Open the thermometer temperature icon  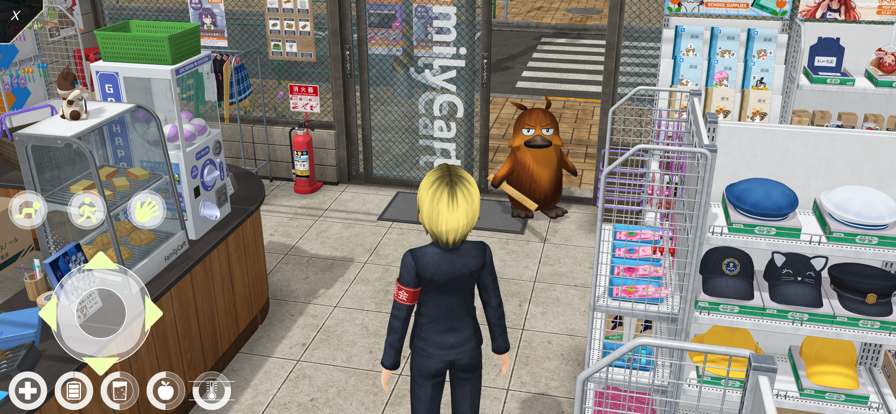[212, 391]
